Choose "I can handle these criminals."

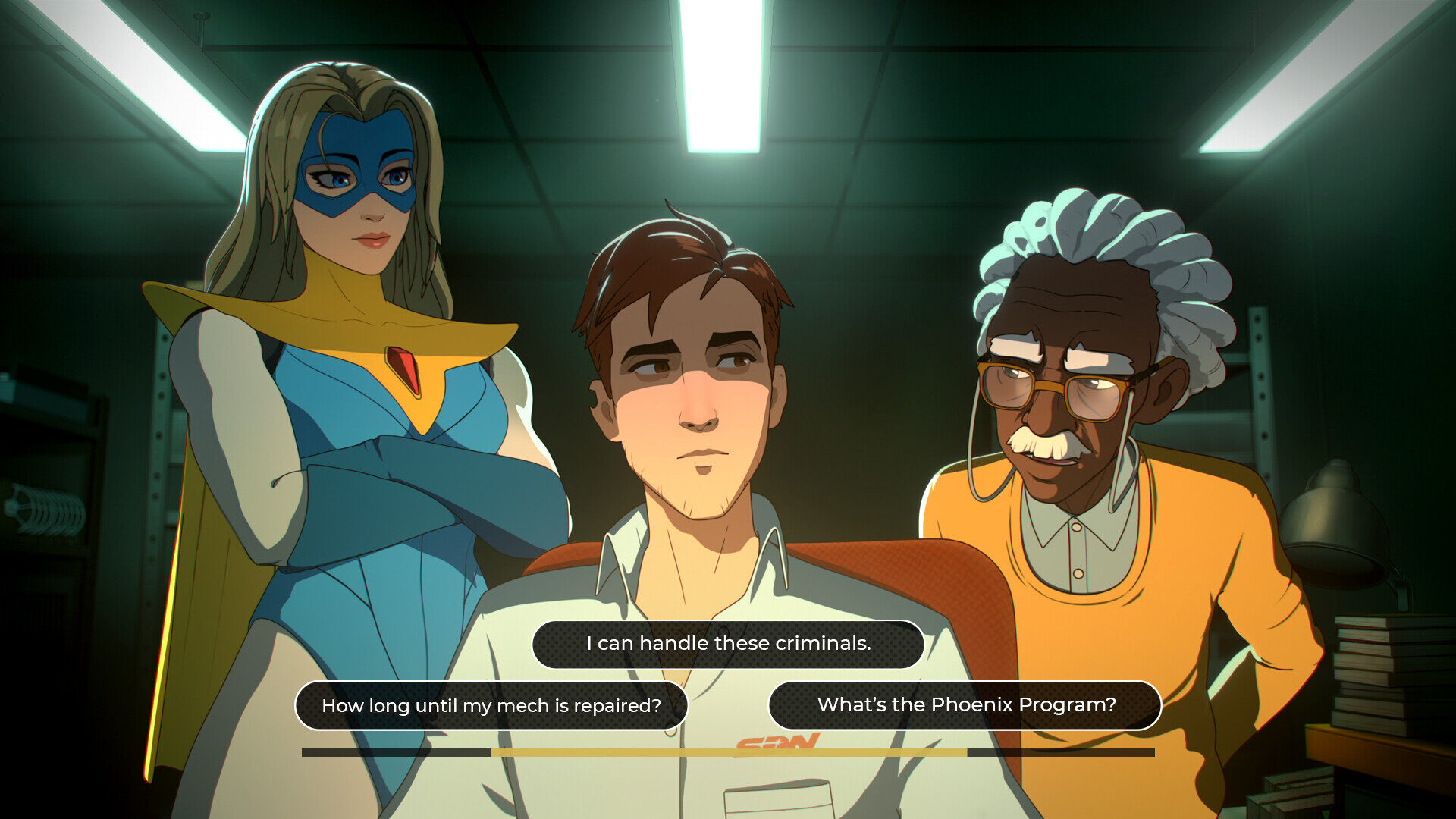coord(727,644)
